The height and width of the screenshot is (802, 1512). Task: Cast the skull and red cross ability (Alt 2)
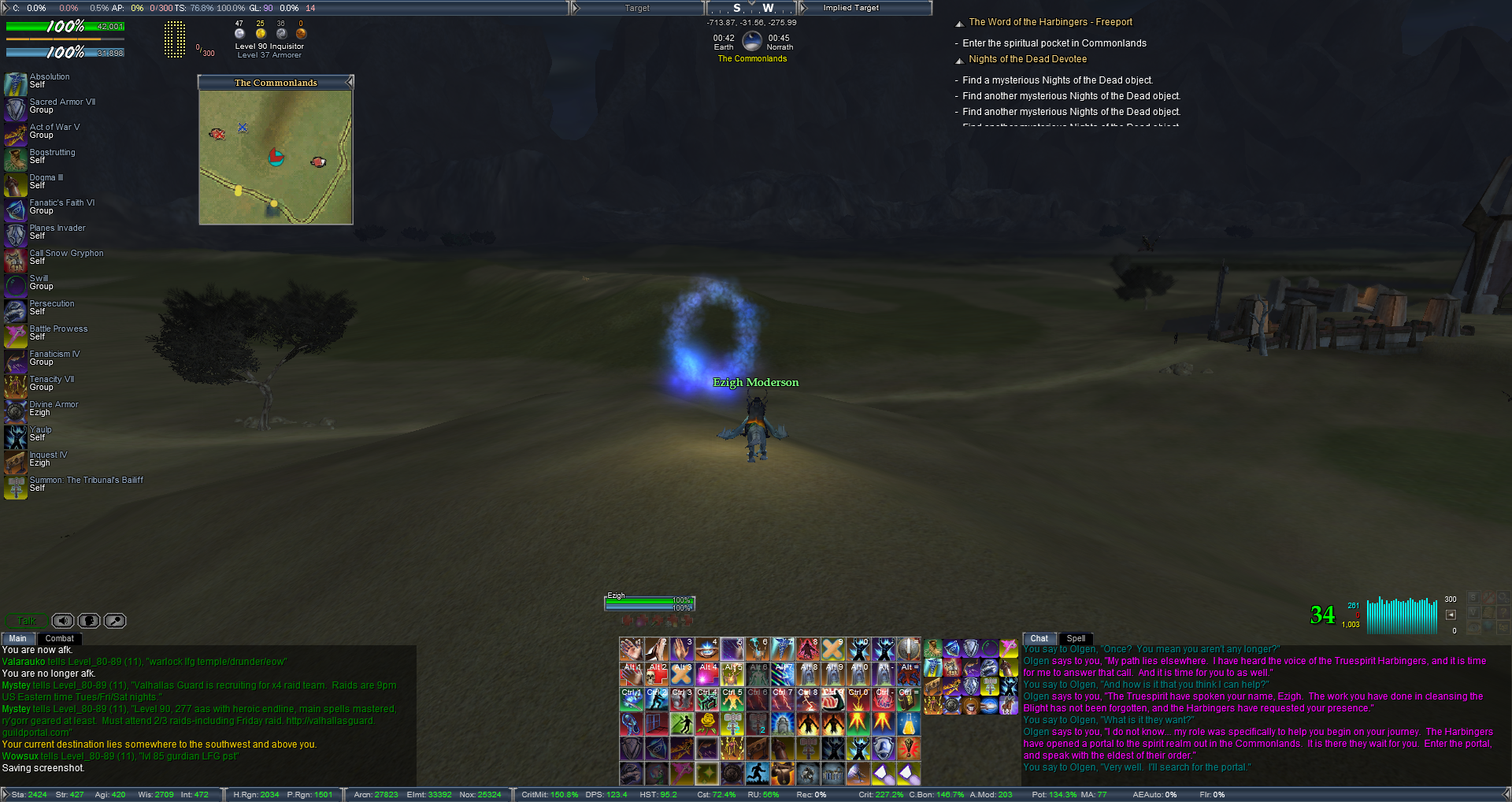(657, 674)
